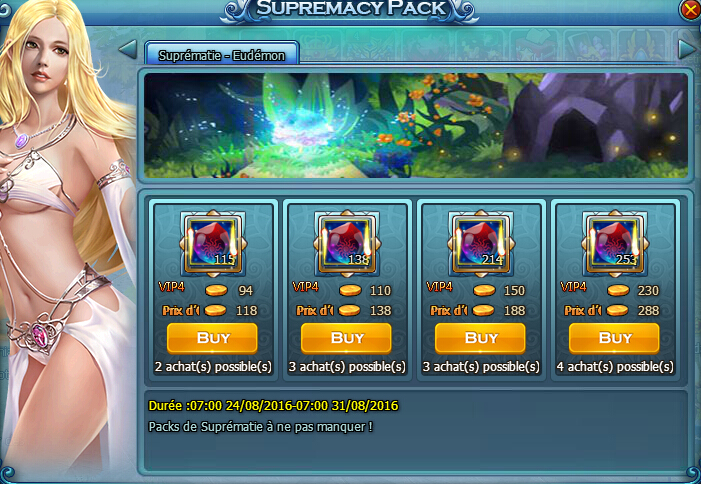701x484 pixels.
Task: Buy the pack priced at 188
Action: [481, 338]
